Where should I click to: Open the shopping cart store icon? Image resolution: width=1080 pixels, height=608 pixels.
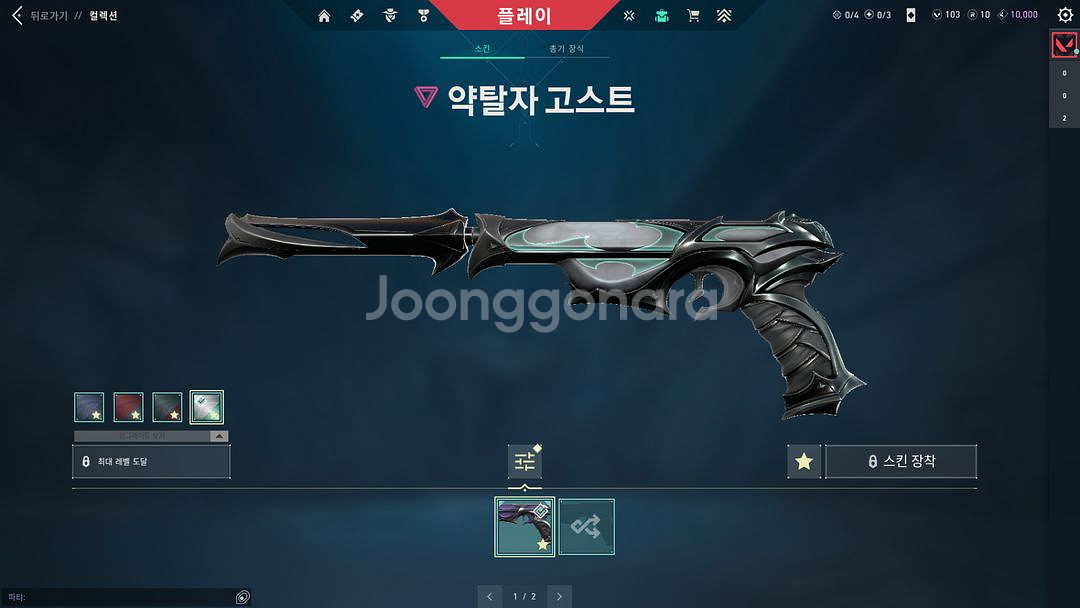(693, 15)
